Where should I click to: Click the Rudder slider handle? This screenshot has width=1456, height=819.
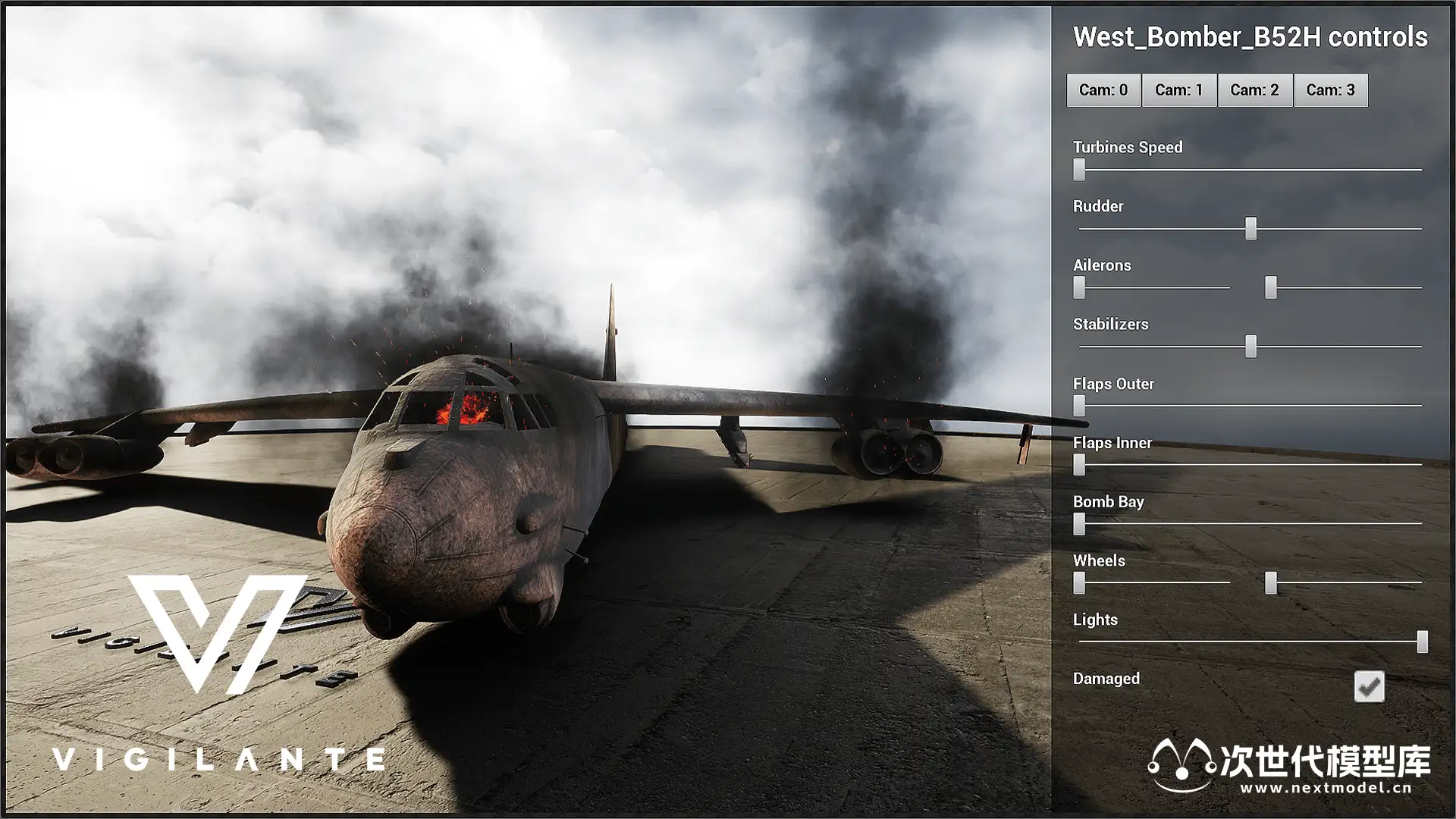tap(1251, 228)
